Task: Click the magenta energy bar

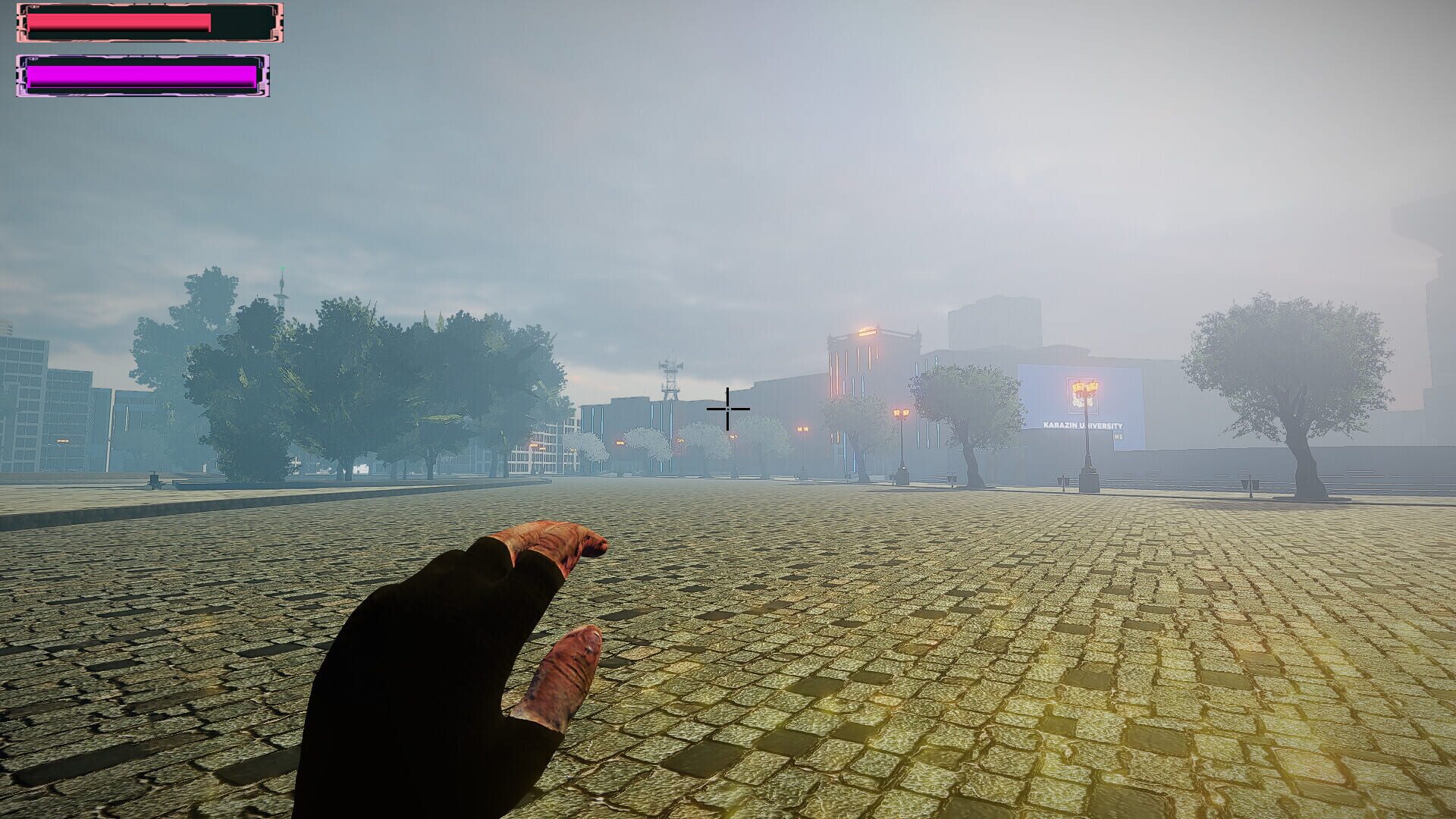Action: coord(140,74)
